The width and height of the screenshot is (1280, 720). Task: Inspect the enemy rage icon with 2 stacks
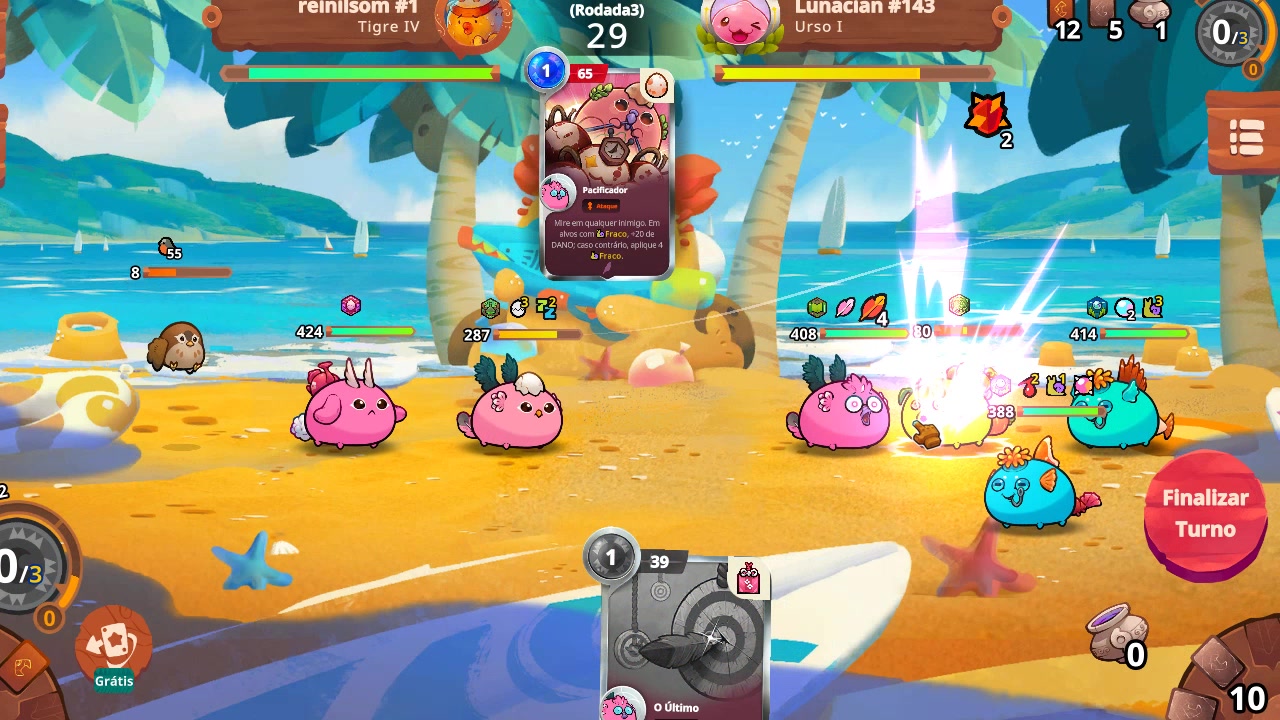pos(988,115)
